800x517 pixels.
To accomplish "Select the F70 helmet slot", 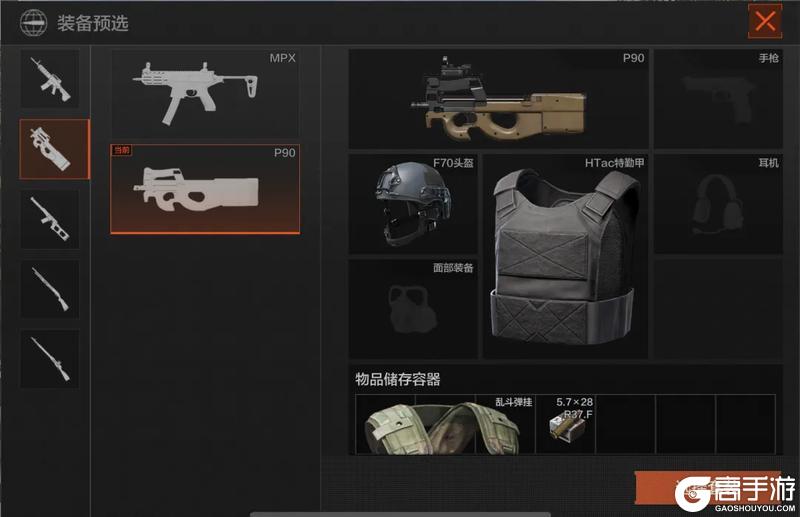I will [x=412, y=203].
